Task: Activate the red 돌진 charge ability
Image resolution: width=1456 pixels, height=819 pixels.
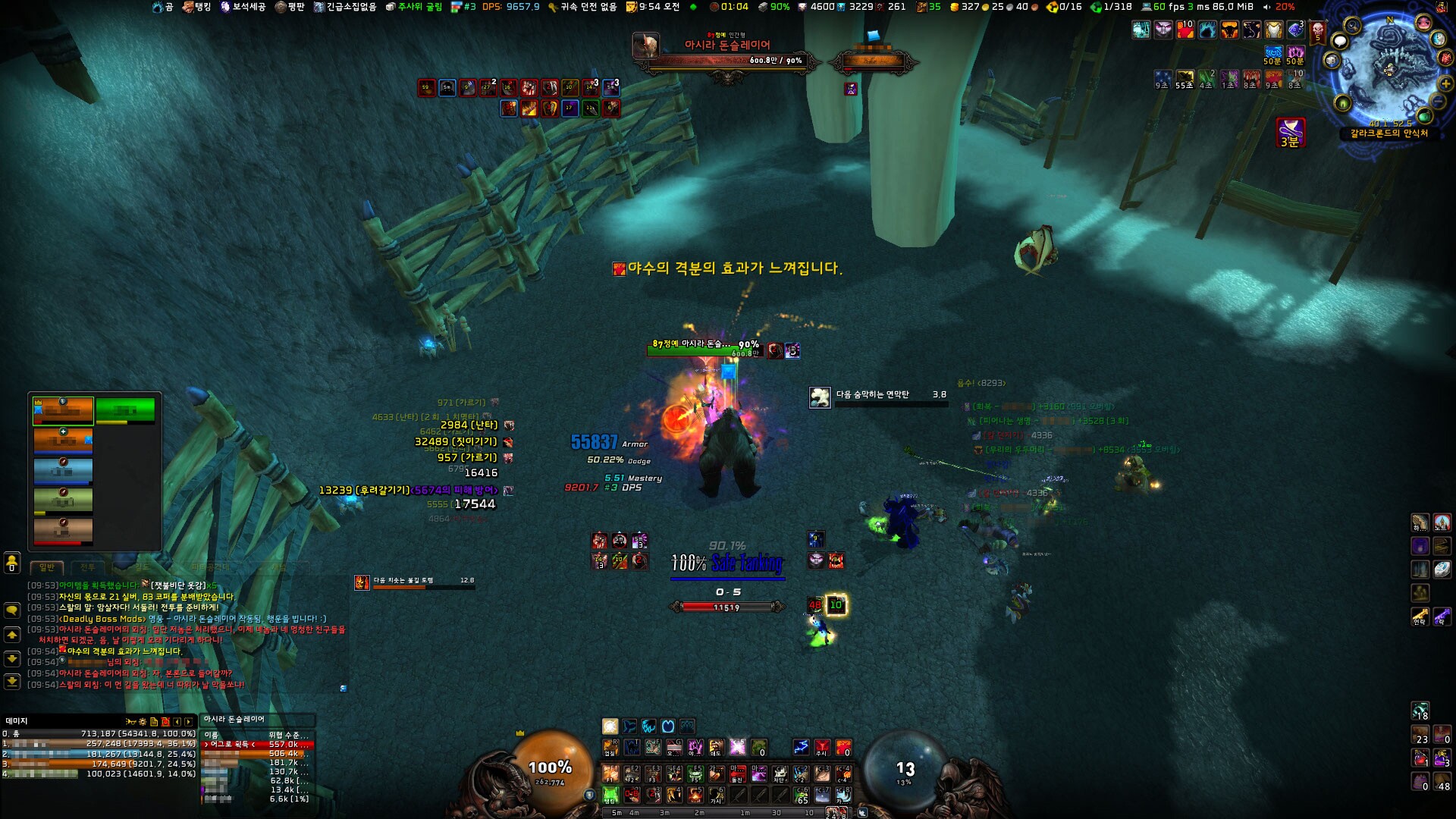Action: (x=737, y=774)
